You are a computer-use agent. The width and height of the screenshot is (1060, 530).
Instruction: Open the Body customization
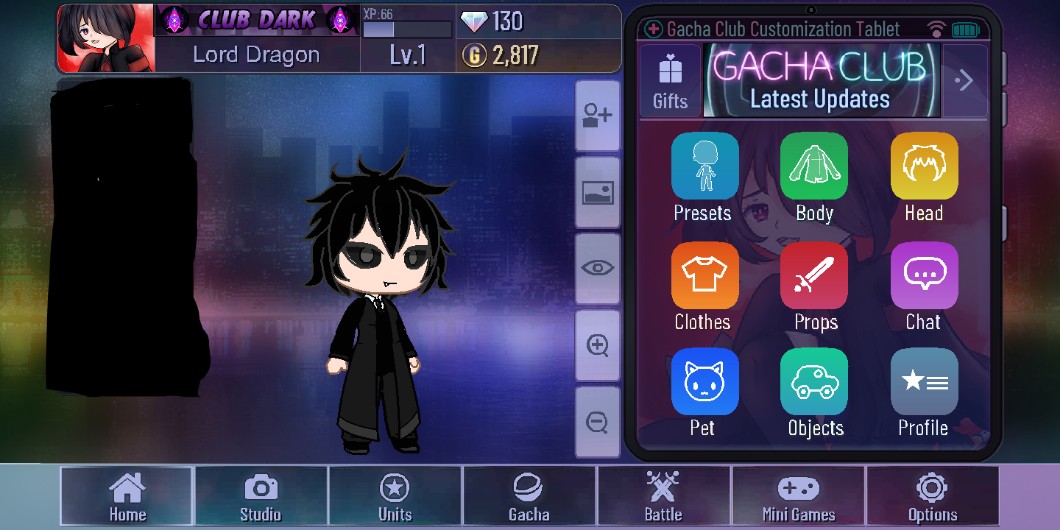pos(814,166)
